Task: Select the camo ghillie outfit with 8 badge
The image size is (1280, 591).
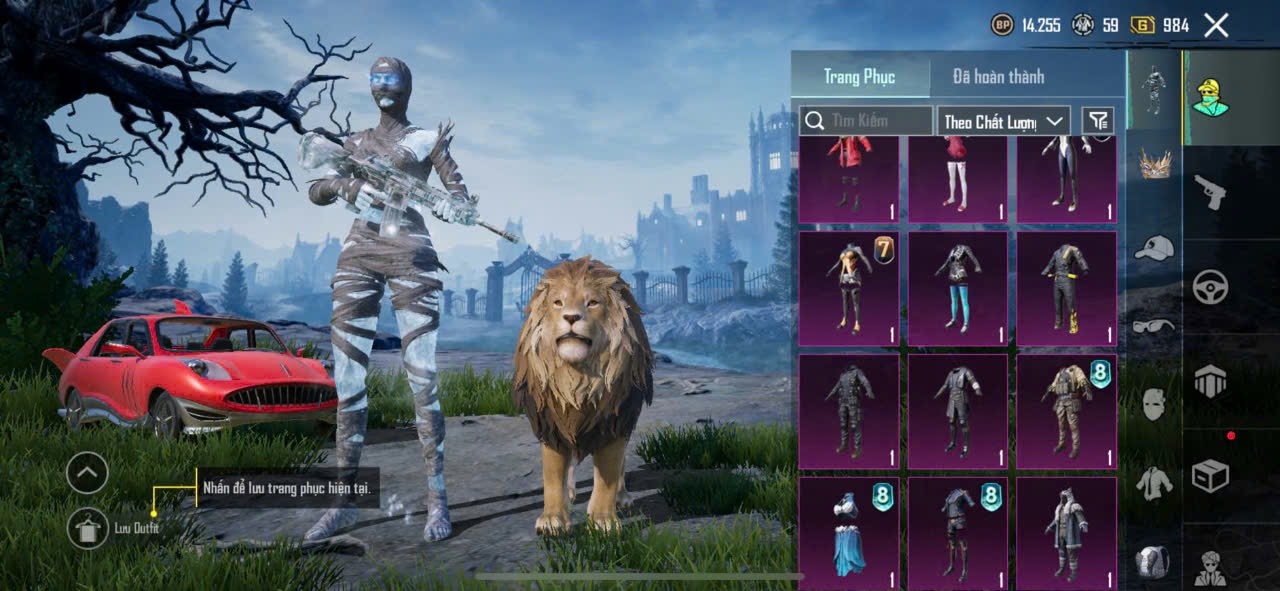Action: click(x=1066, y=411)
